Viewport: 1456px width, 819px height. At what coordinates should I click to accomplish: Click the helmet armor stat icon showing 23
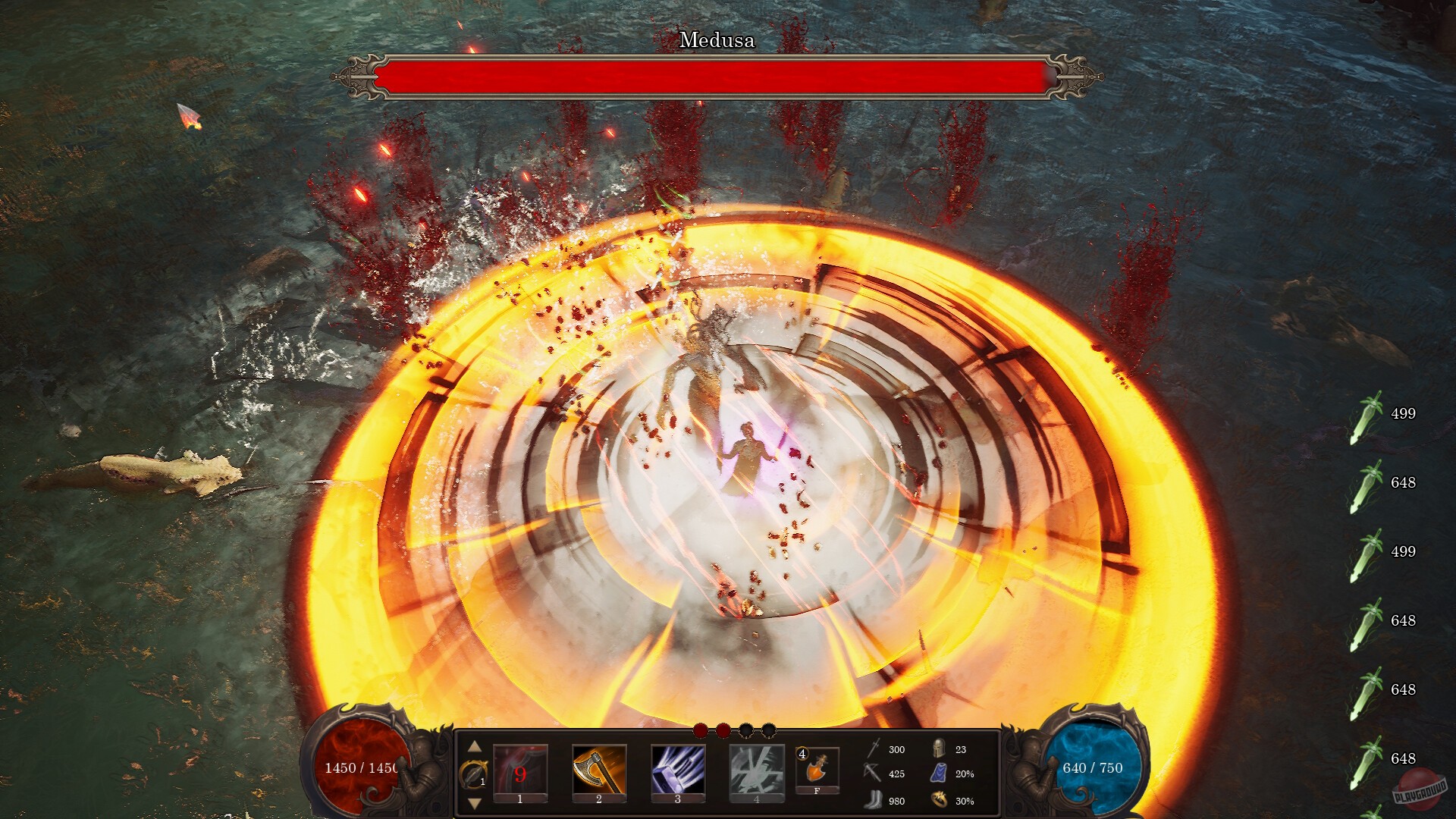(x=939, y=749)
